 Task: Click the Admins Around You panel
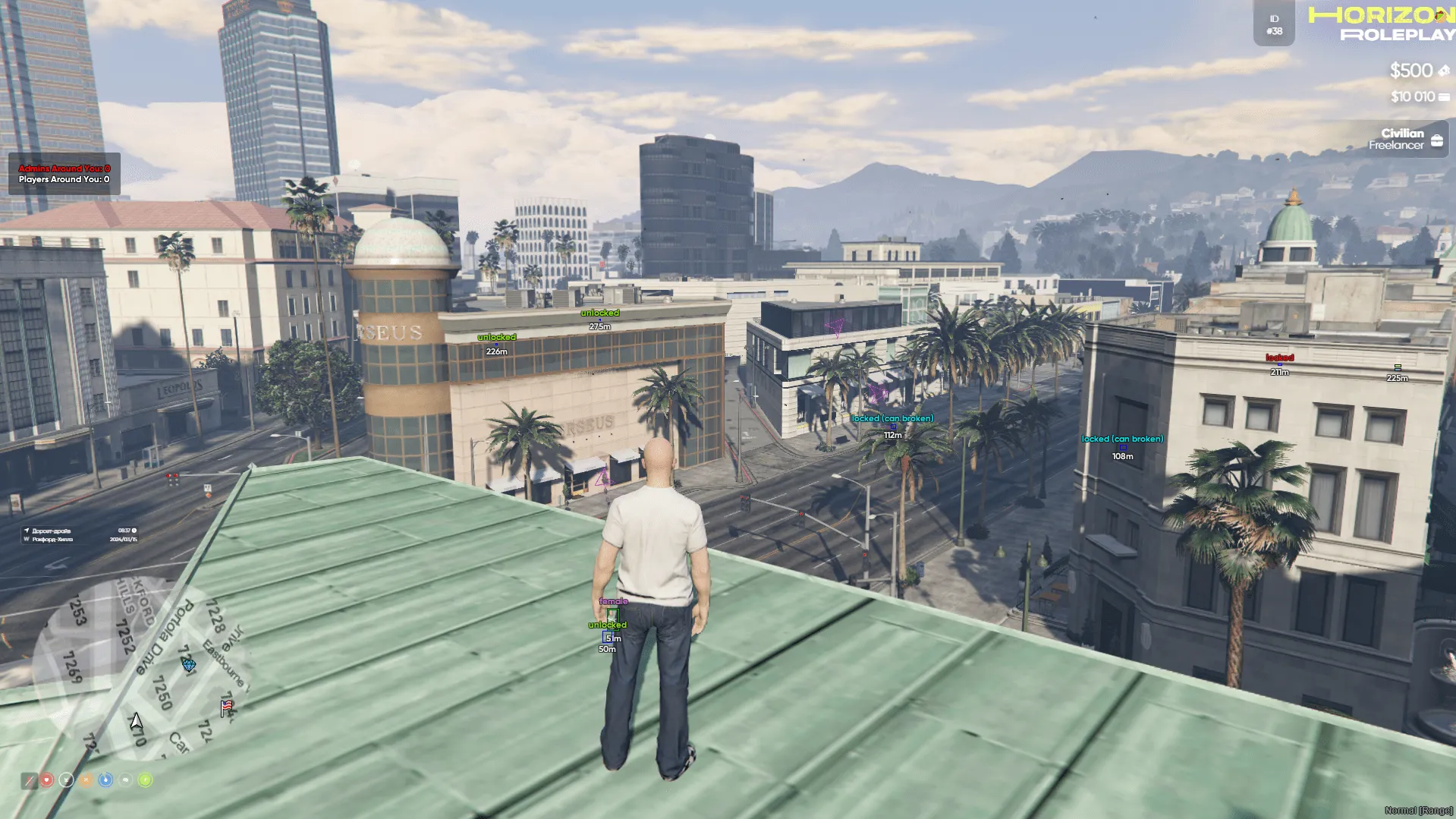[x=64, y=174]
